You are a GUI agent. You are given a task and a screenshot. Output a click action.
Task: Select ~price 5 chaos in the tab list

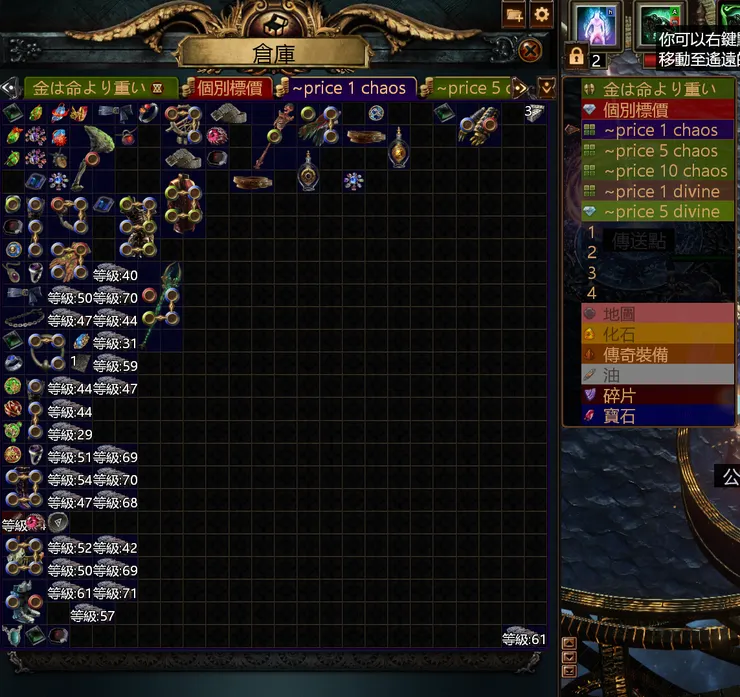(660, 151)
